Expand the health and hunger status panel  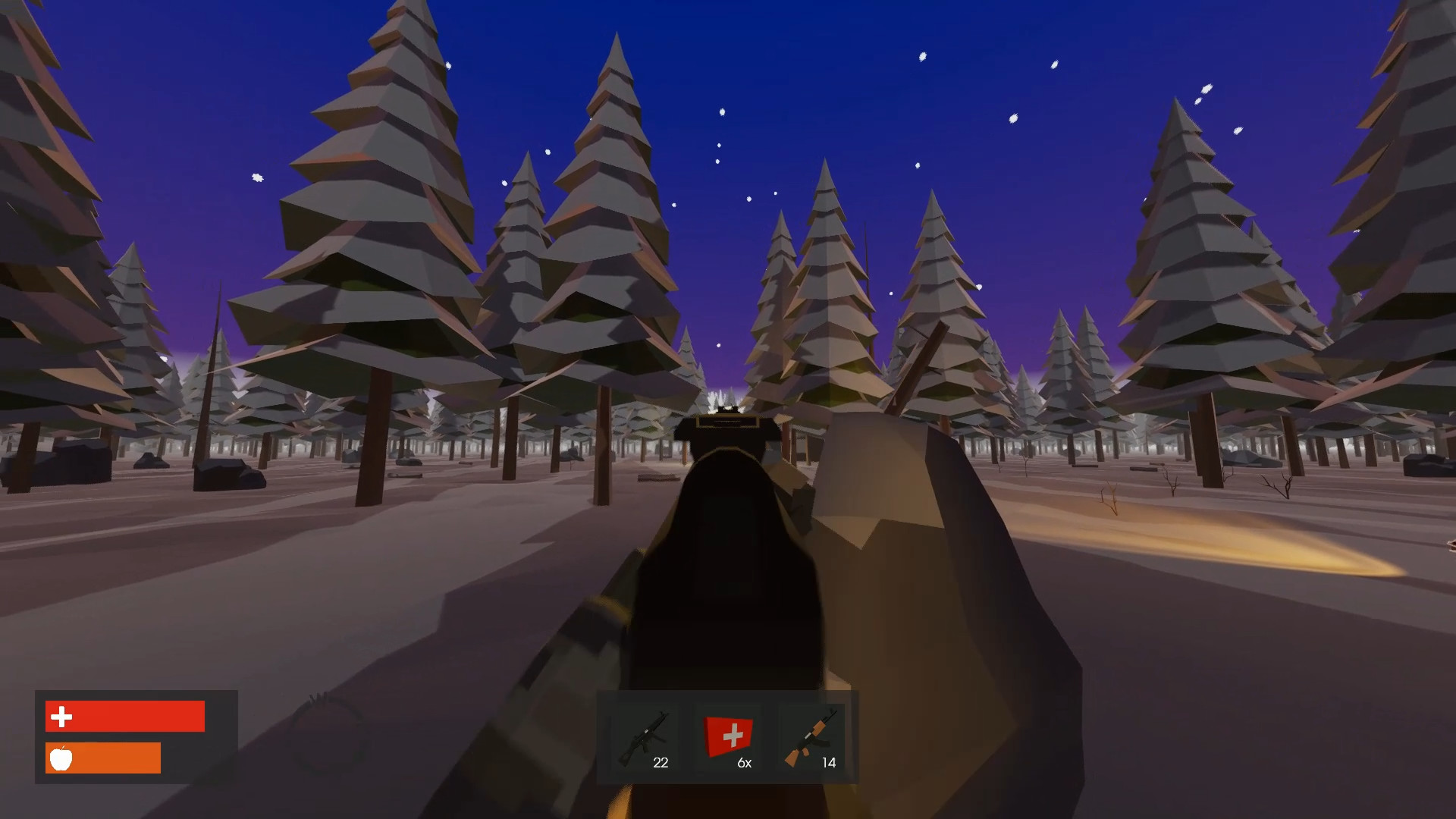(x=136, y=736)
